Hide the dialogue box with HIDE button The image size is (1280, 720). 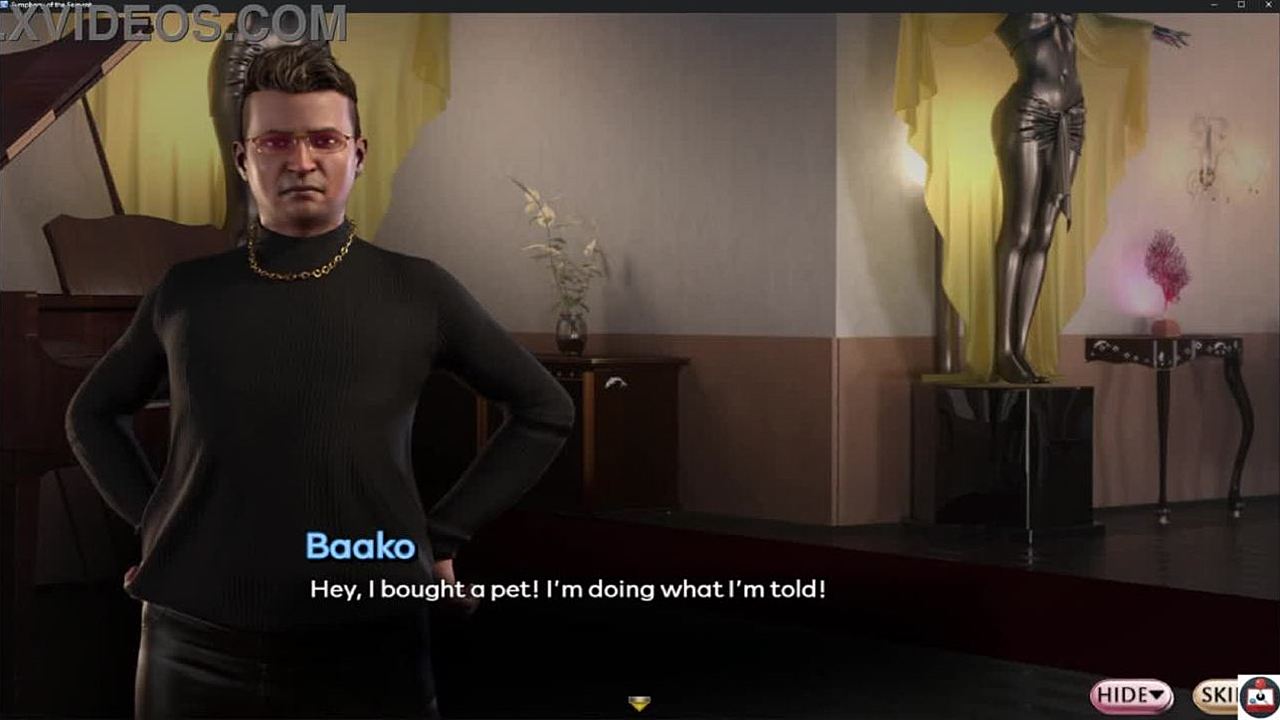pos(1132,695)
